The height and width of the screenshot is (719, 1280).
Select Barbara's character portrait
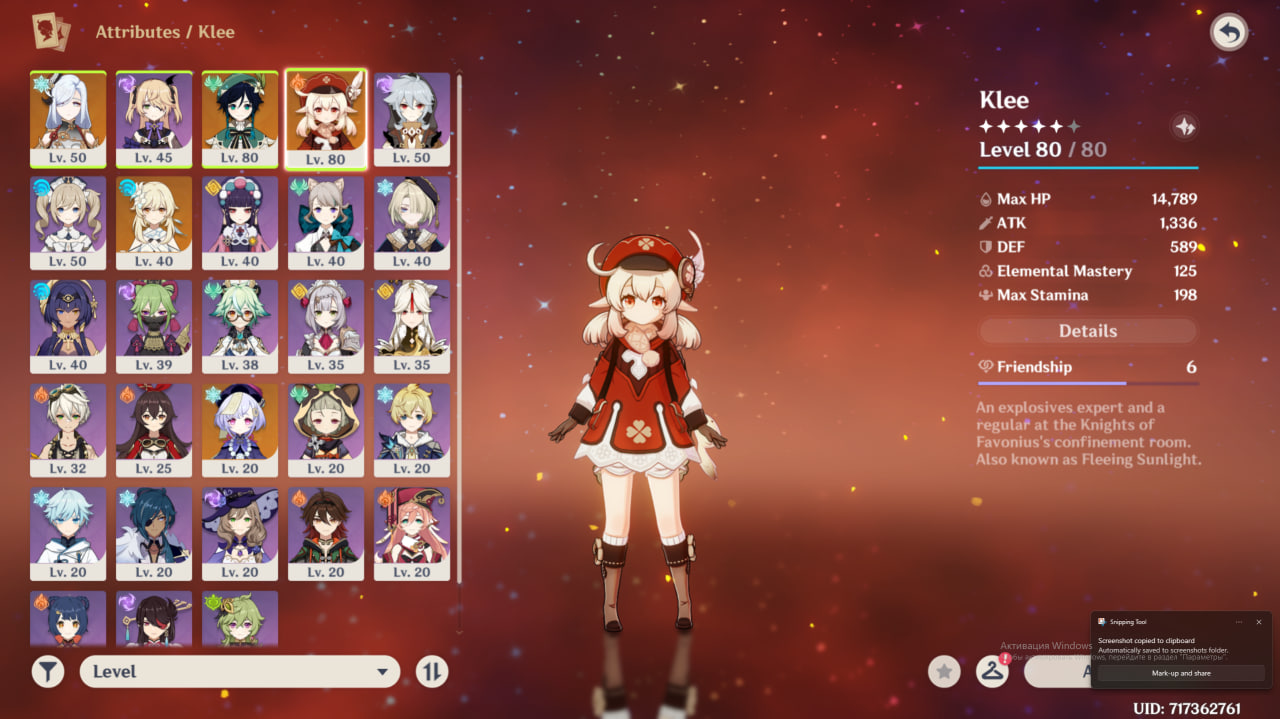68,222
